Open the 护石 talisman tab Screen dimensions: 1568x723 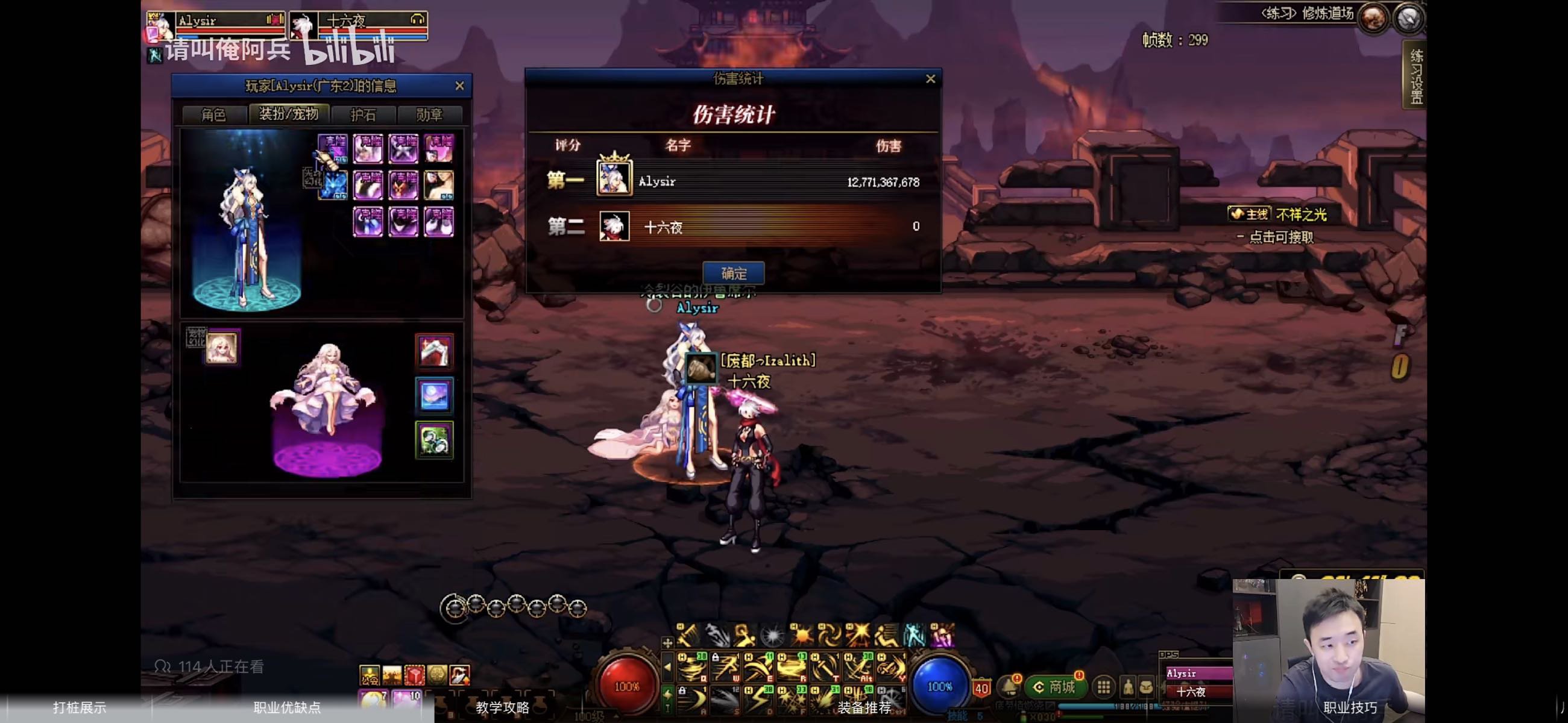coord(364,114)
